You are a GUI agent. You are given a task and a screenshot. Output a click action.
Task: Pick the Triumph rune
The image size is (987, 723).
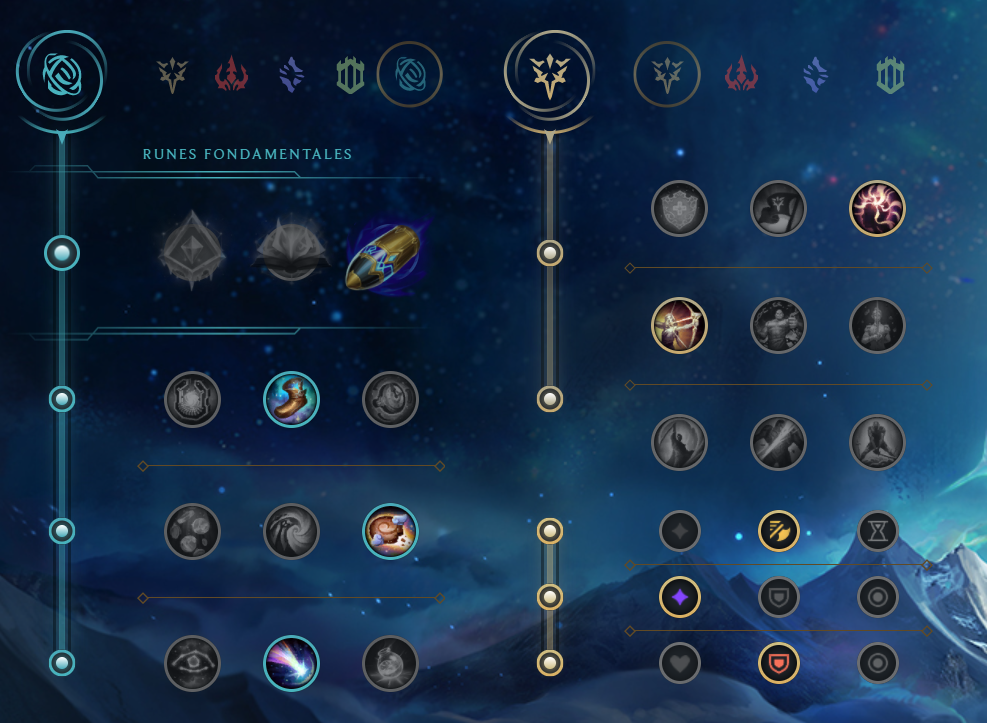tap(778, 209)
